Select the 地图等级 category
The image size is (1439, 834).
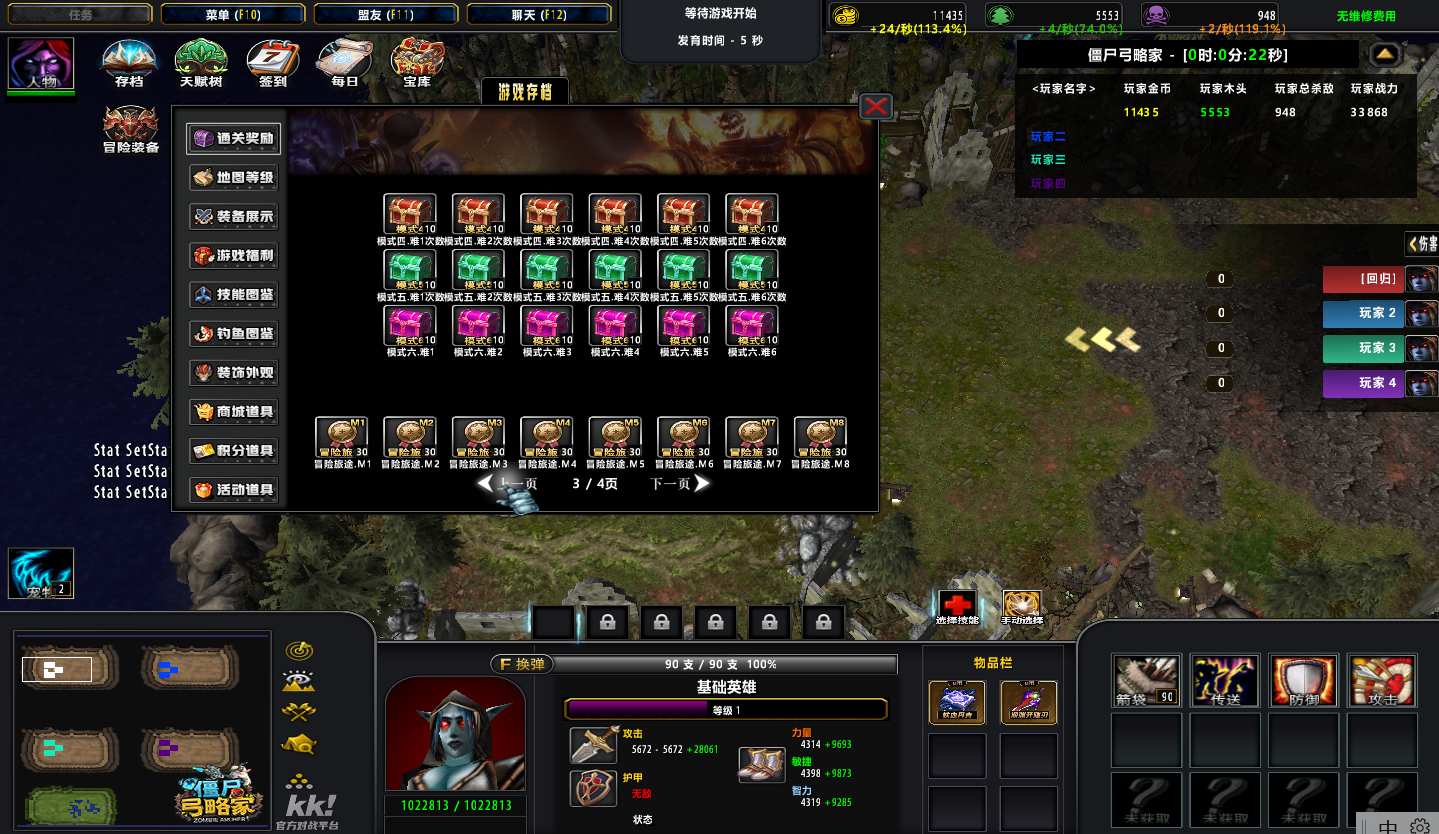(233, 178)
